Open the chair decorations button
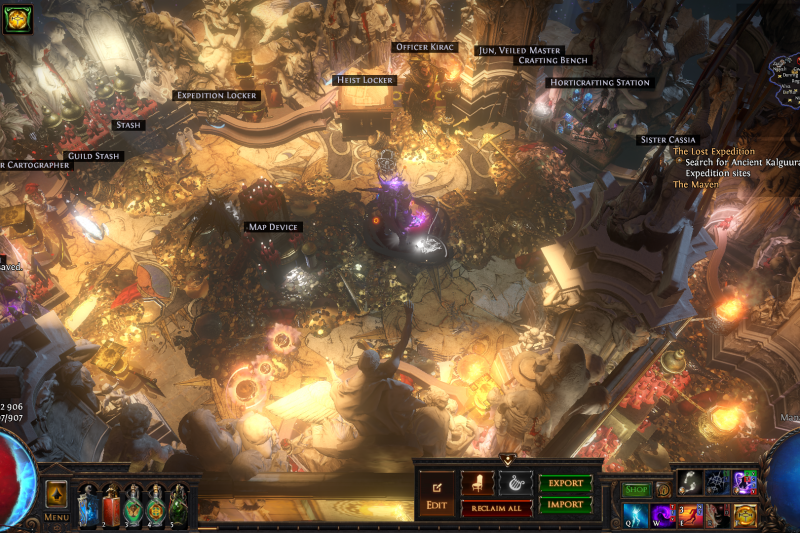 (x=477, y=483)
